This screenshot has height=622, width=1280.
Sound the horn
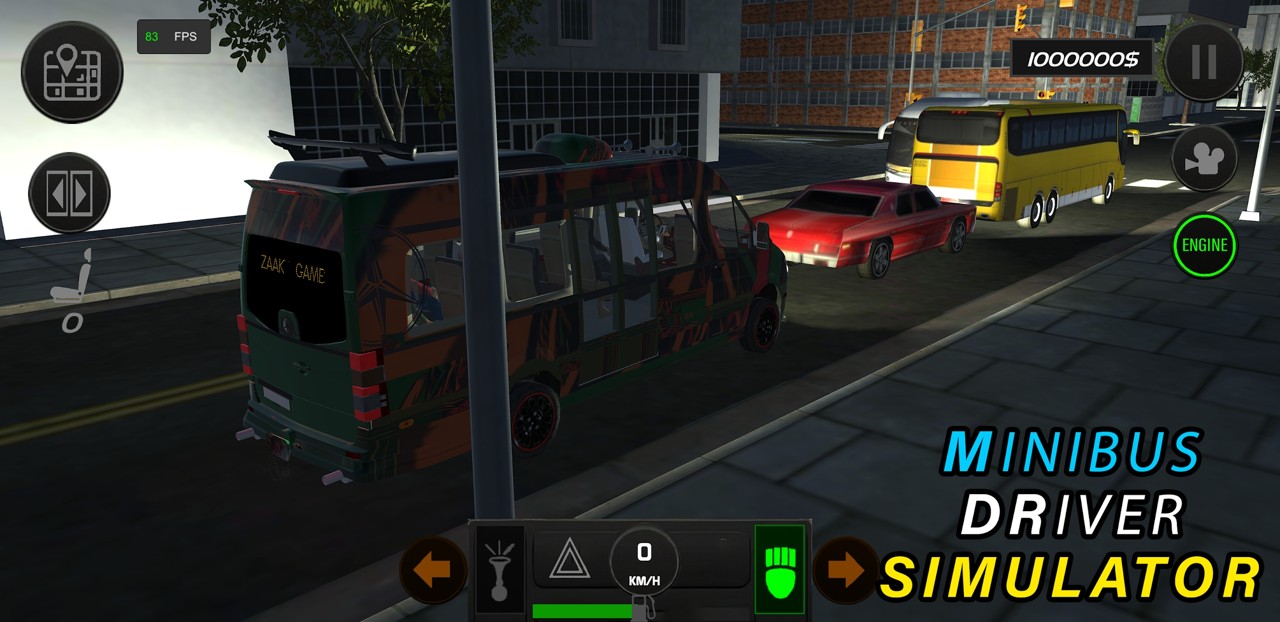pos(499,568)
